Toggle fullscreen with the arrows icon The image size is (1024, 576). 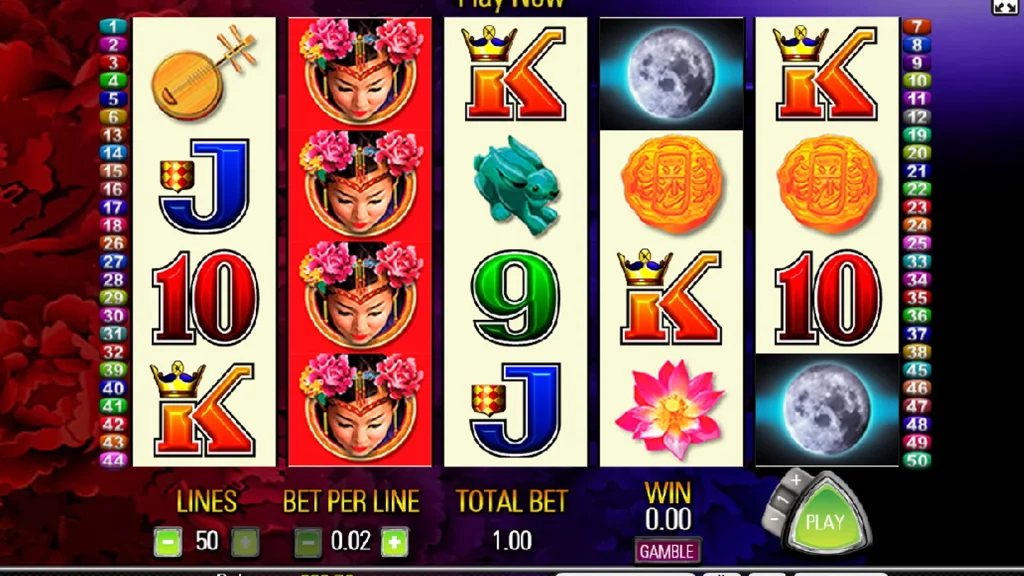[1004, 6]
